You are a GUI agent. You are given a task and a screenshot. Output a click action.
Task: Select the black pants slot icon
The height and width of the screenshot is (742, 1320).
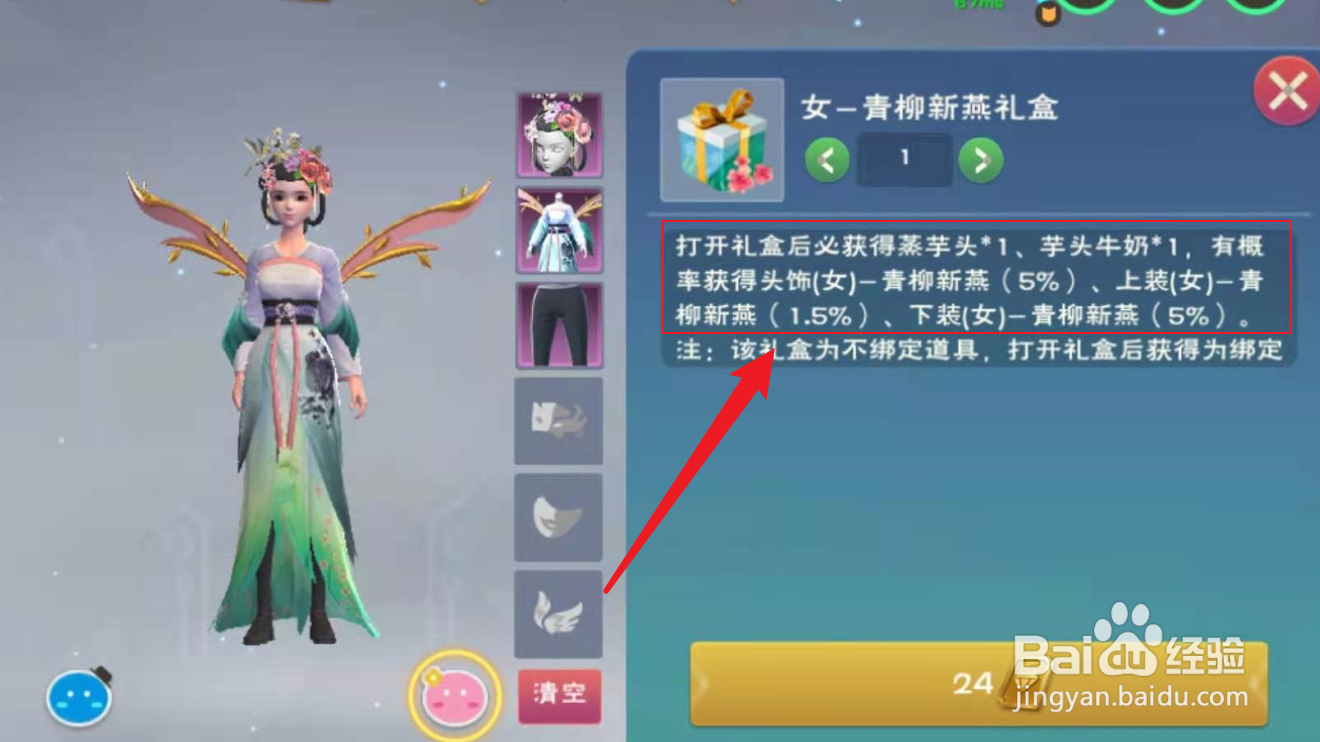(x=558, y=322)
